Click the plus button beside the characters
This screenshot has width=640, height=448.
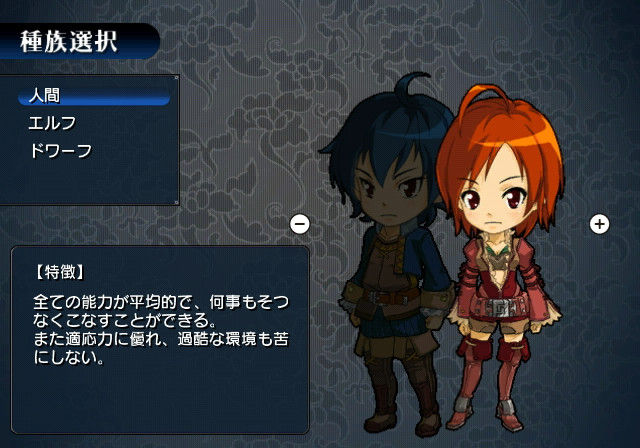(599, 223)
